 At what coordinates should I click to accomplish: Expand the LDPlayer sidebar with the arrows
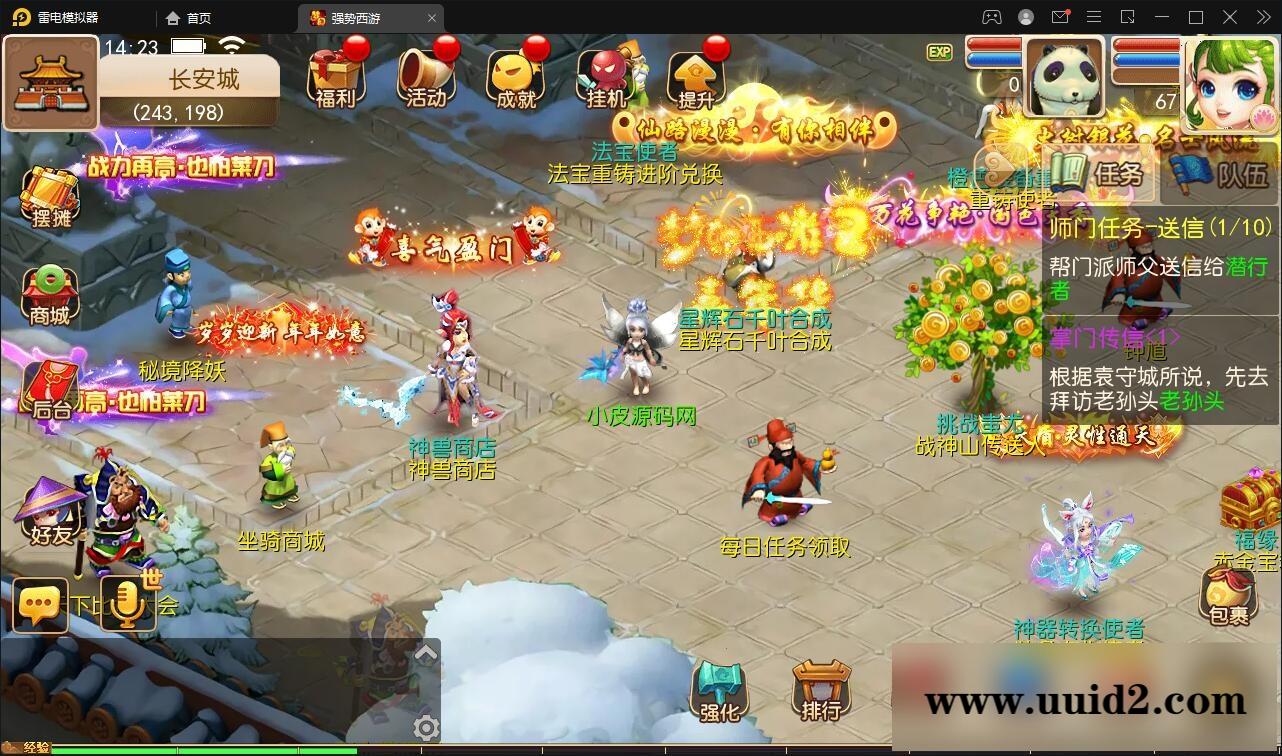pos(1262,17)
